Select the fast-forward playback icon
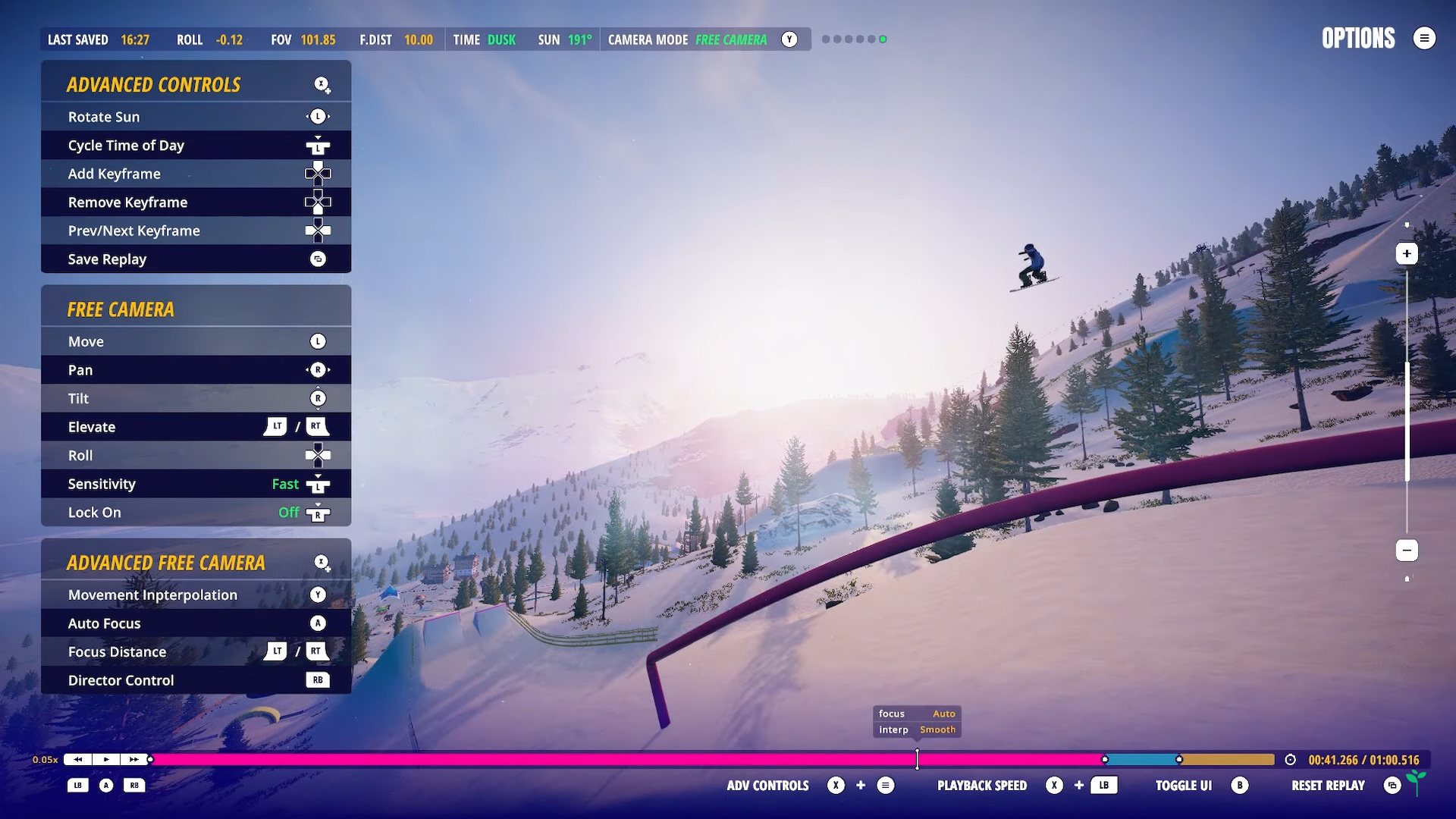 (134, 759)
